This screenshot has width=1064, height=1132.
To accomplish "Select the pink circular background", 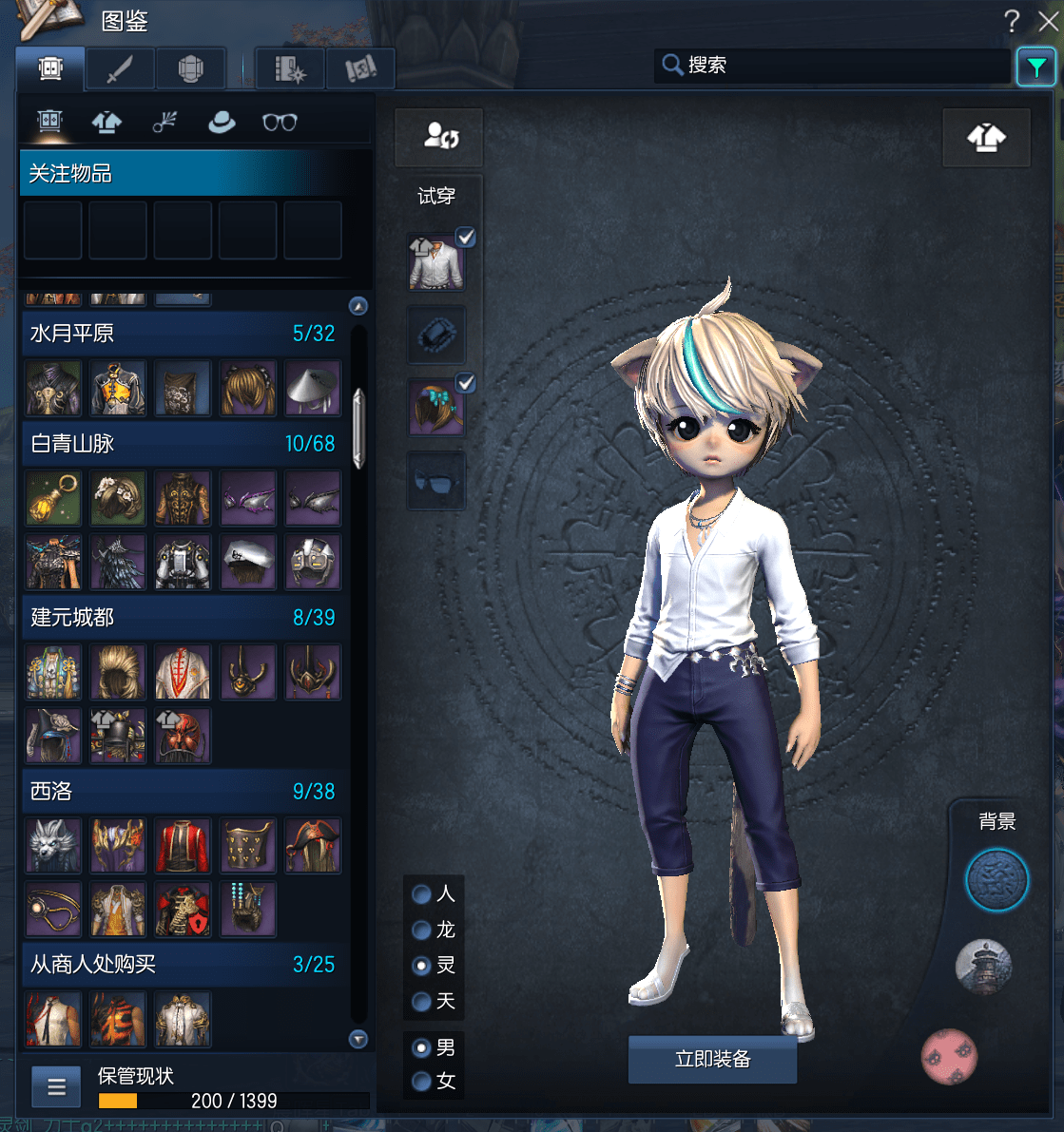I will (949, 1056).
